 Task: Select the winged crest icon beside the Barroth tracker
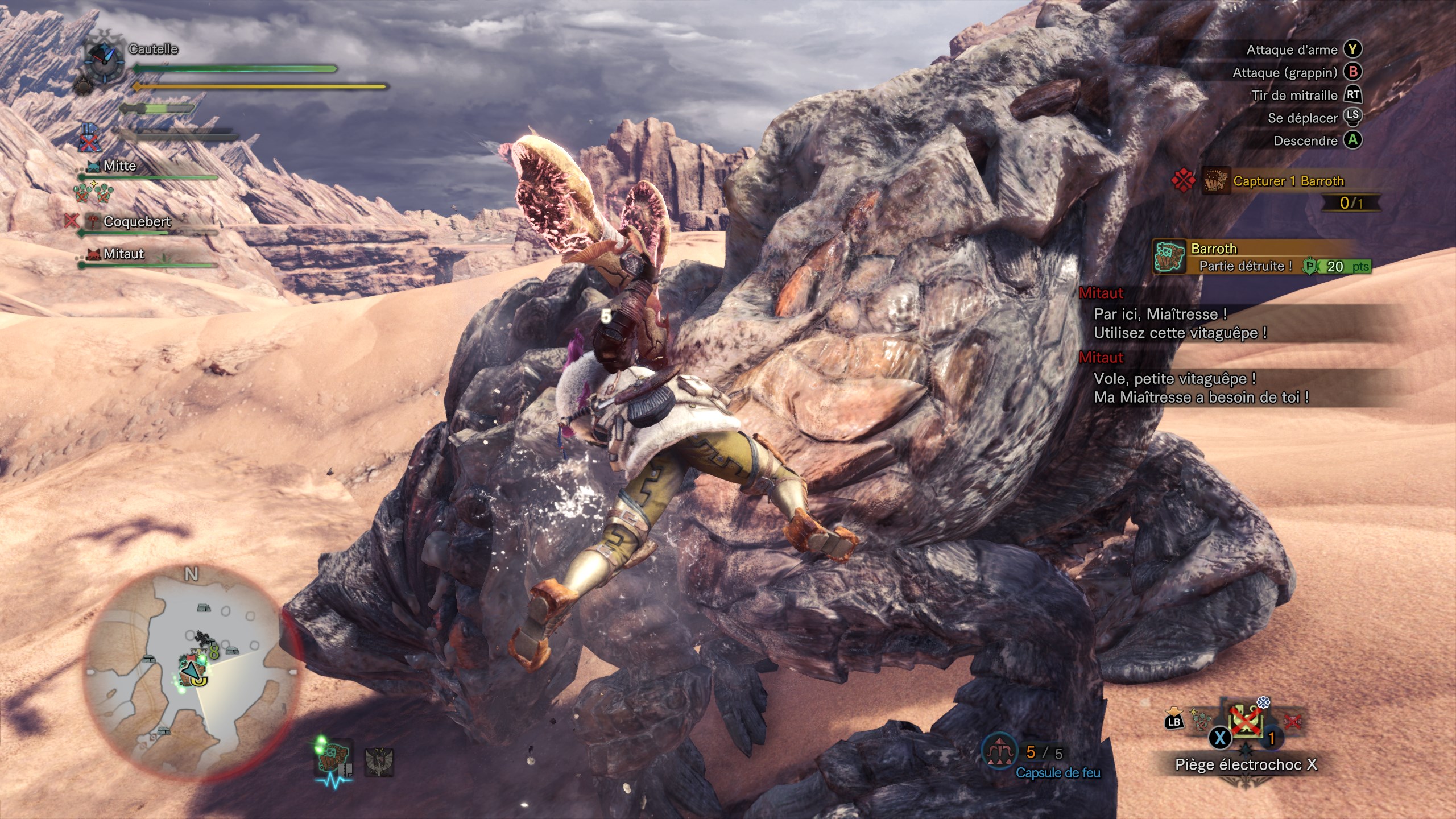click(x=378, y=761)
